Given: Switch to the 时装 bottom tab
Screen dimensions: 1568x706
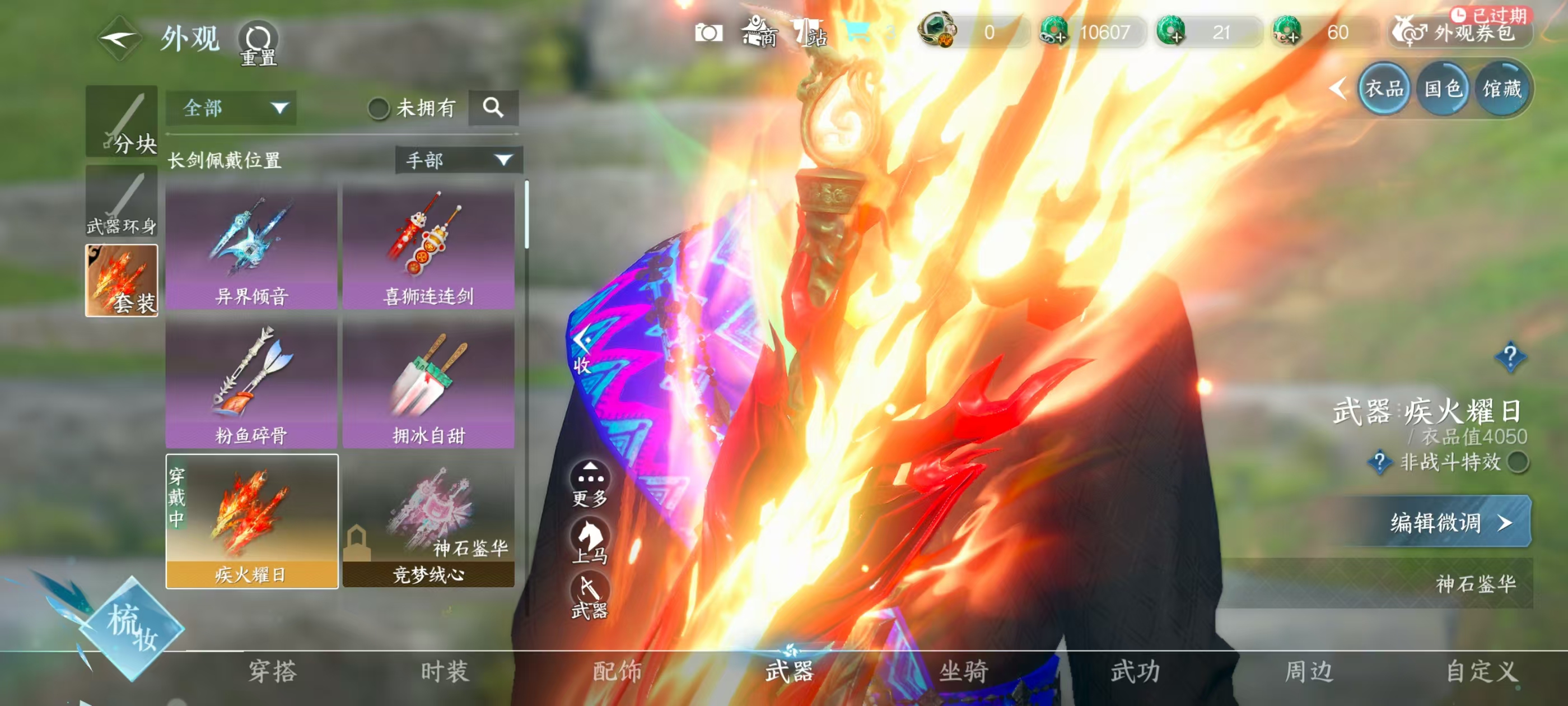Looking at the screenshot, I should [x=445, y=671].
